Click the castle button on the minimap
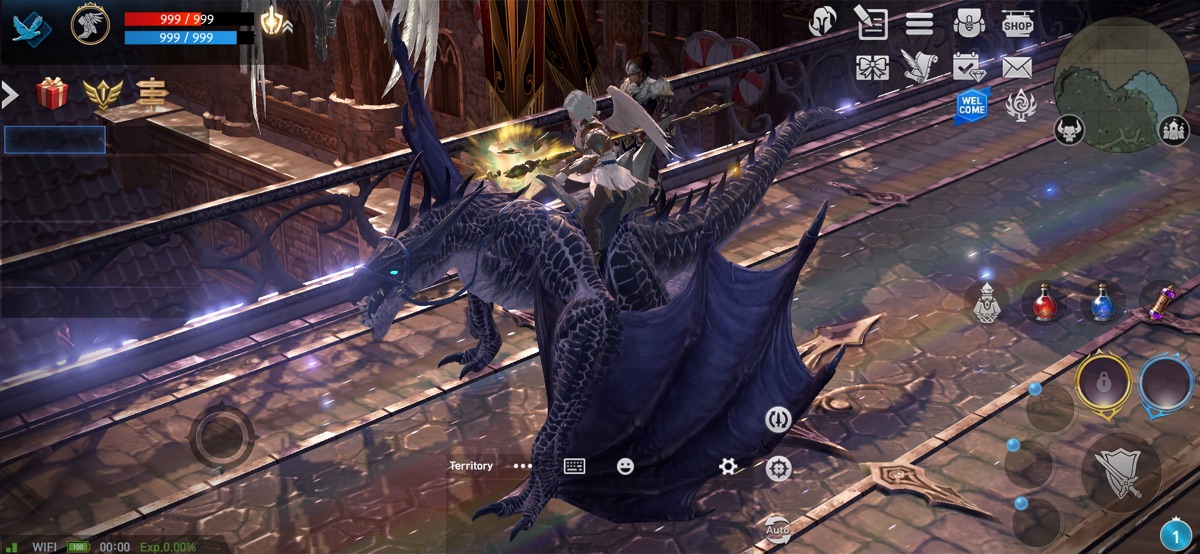 (x=1173, y=130)
